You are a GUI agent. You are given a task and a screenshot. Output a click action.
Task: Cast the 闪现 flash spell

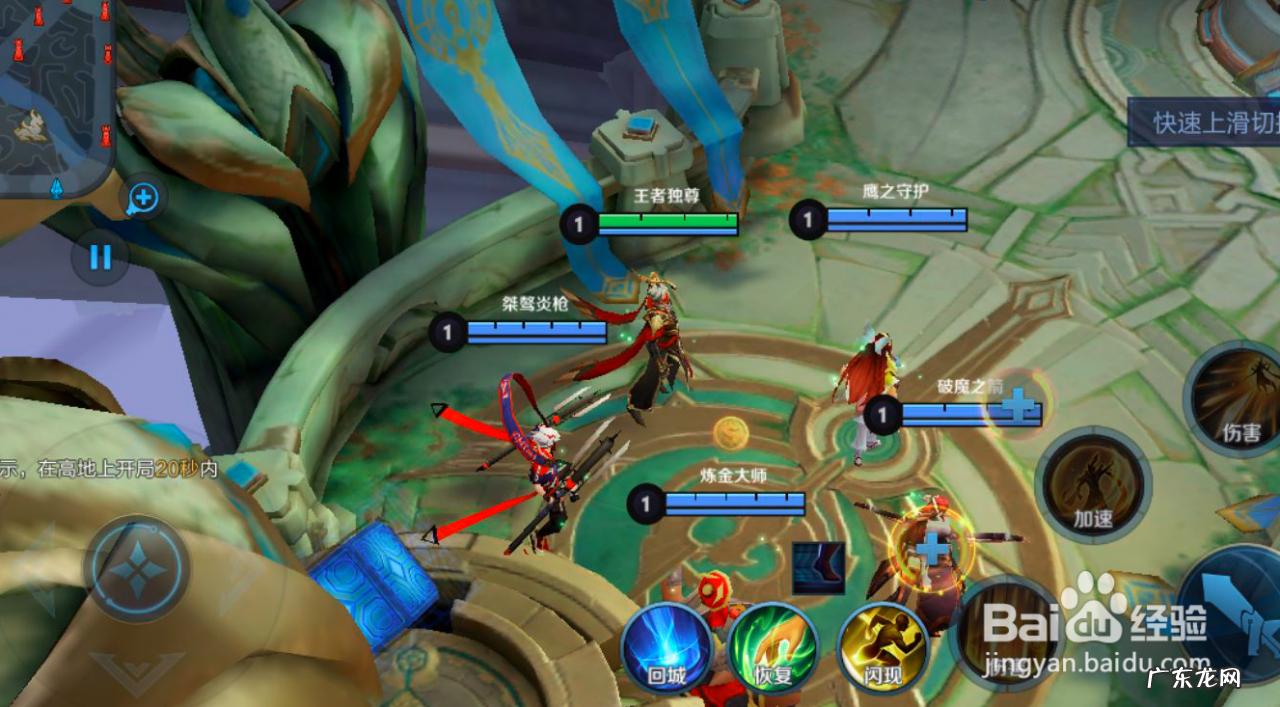(882, 650)
